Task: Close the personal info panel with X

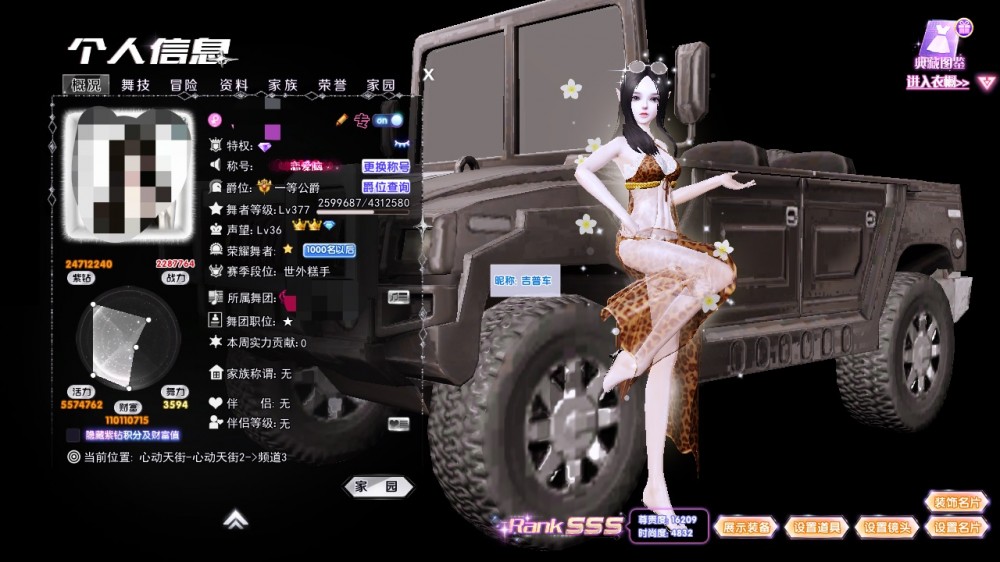Action: click(x=429, y=74)
